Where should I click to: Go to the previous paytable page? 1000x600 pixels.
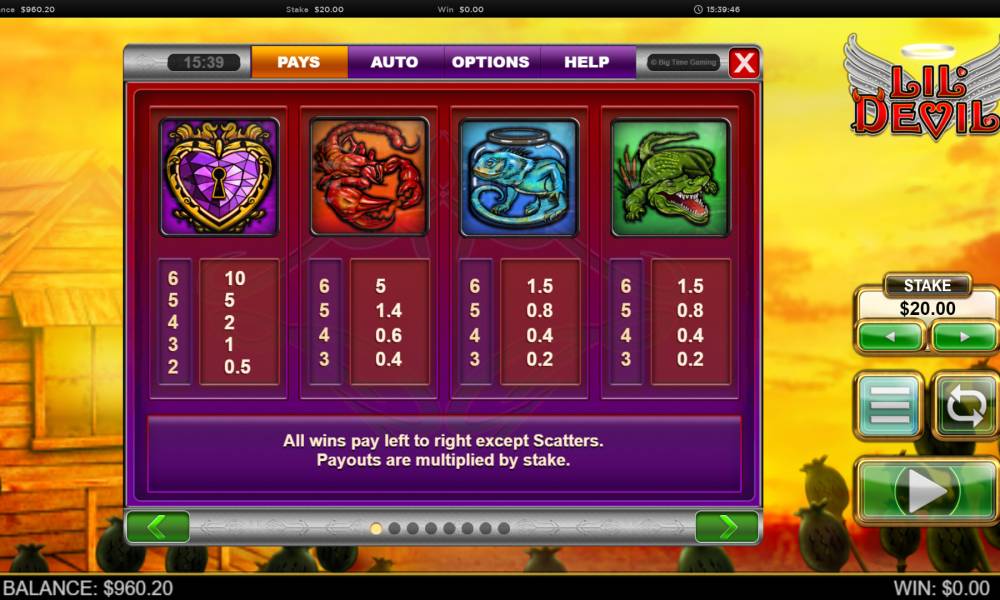[158, 527]
